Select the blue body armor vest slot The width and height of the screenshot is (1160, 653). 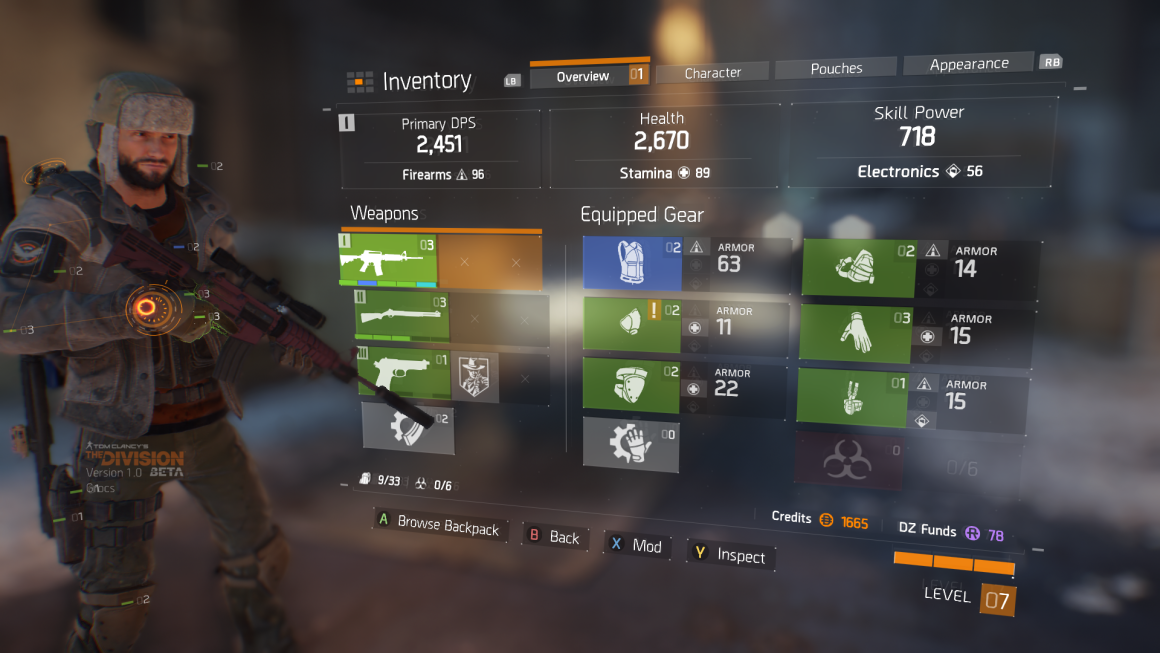[631, 264]
